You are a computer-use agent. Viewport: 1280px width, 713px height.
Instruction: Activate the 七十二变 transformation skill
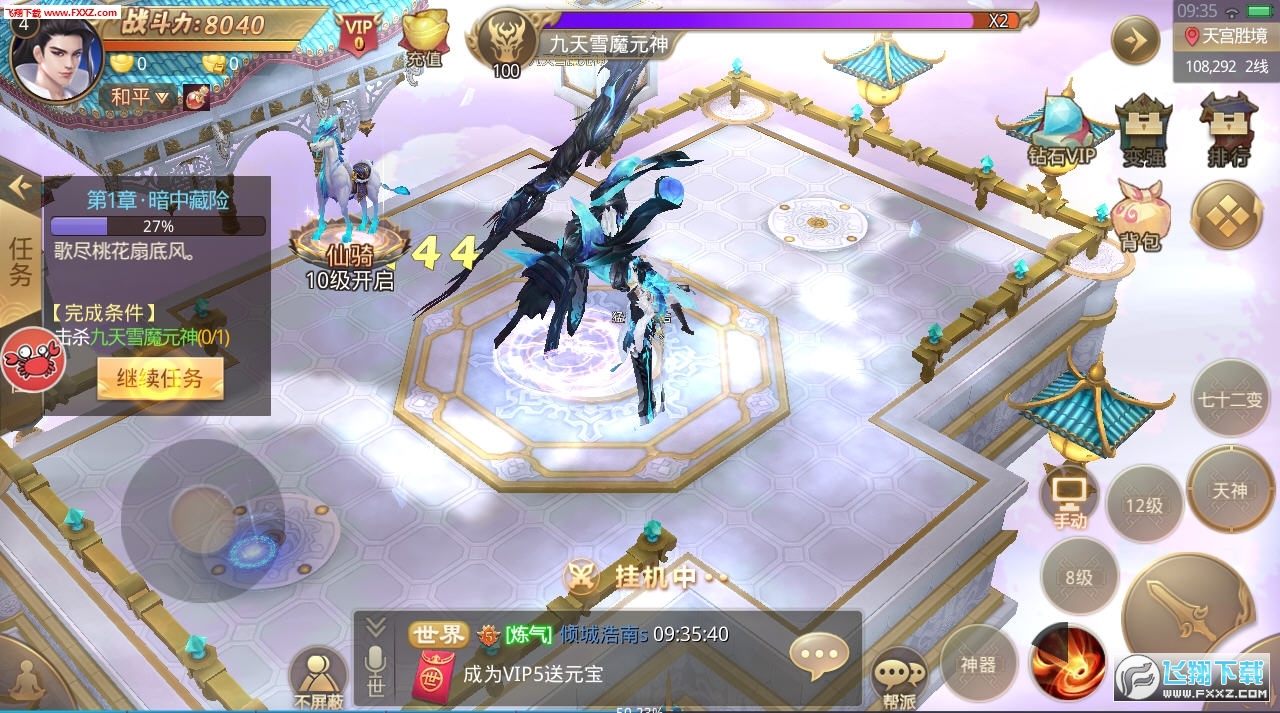click(1230, 398)
